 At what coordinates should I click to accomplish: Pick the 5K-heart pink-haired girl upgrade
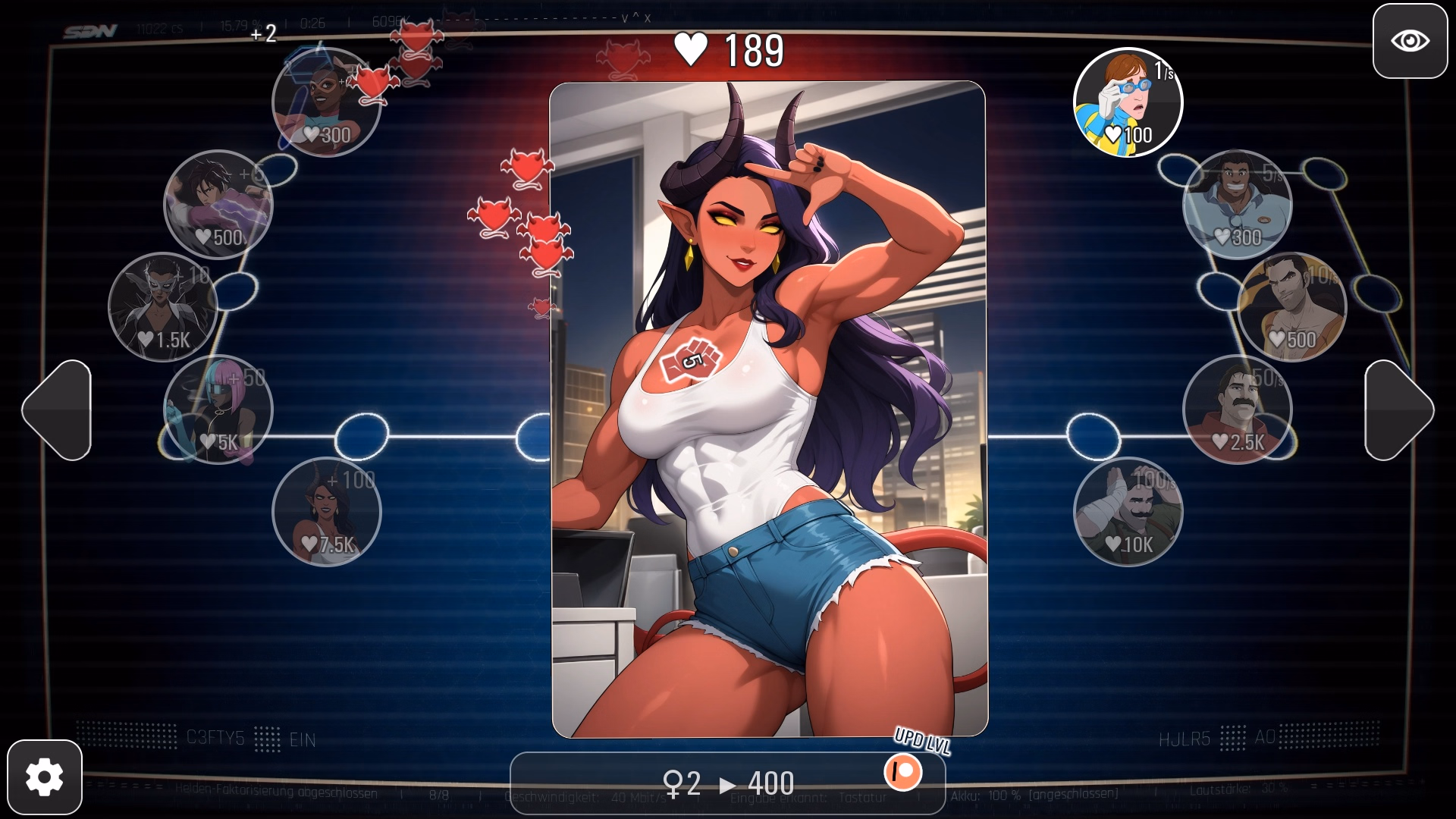(x=218, y=409)
